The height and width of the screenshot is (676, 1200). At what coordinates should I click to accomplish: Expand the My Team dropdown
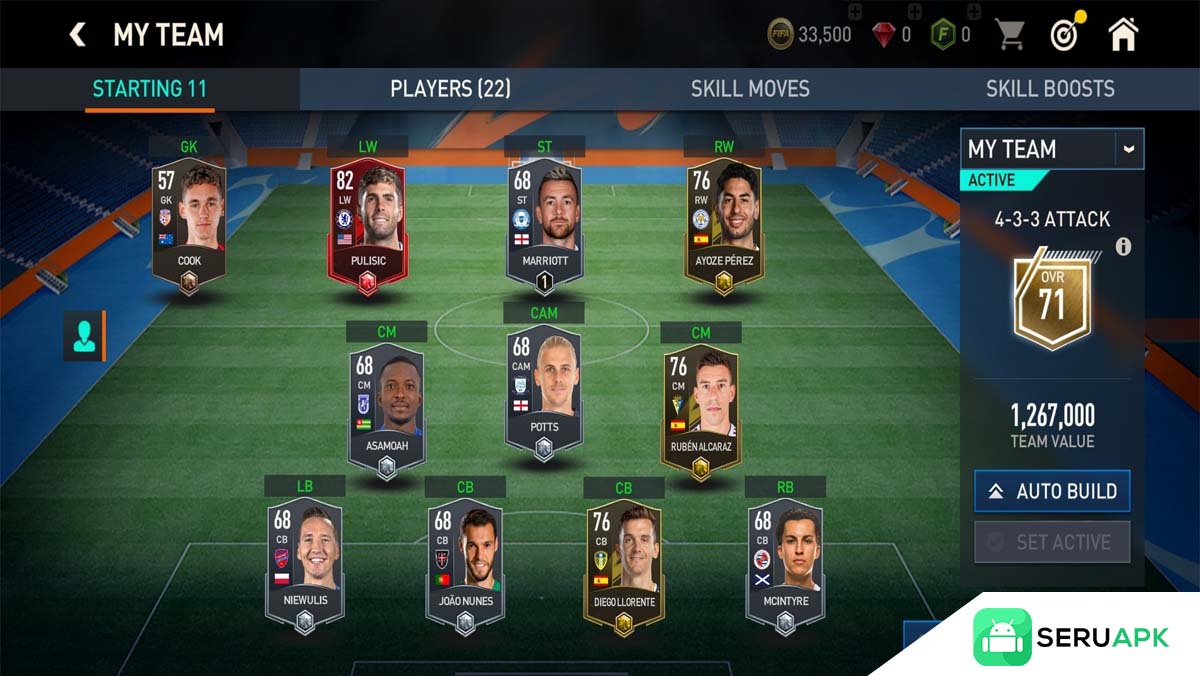tap(1129, 149)
